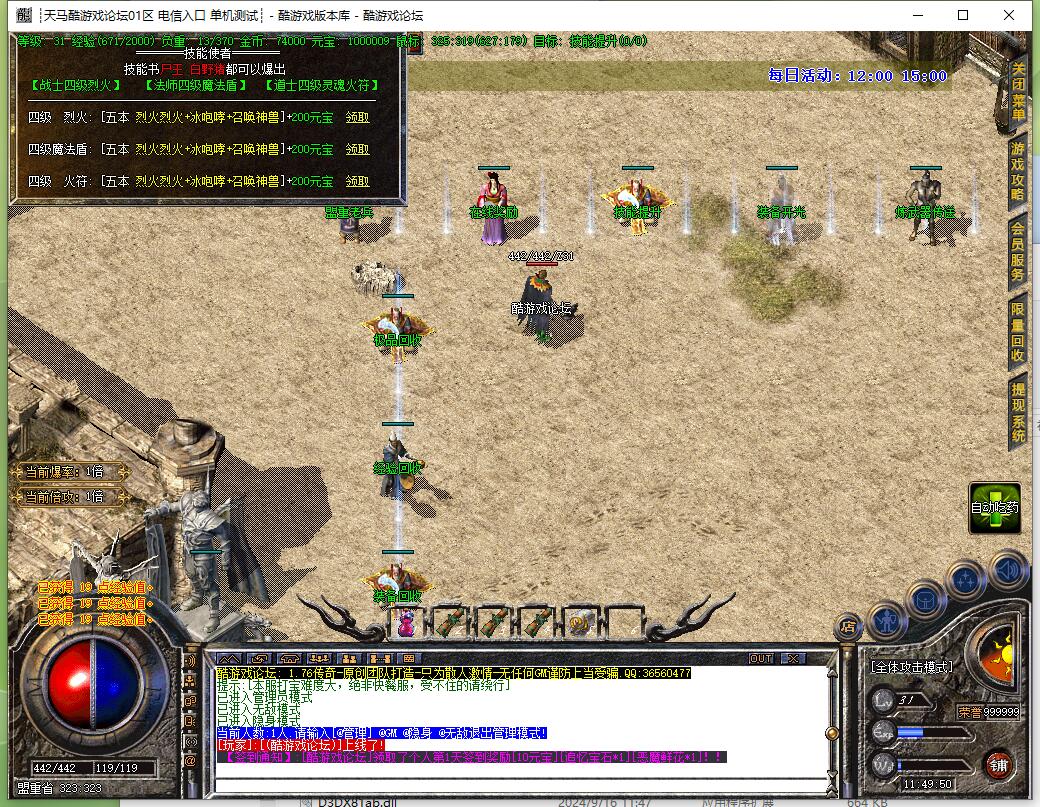Toggle the round speaker sound button

coord(1008,570)
